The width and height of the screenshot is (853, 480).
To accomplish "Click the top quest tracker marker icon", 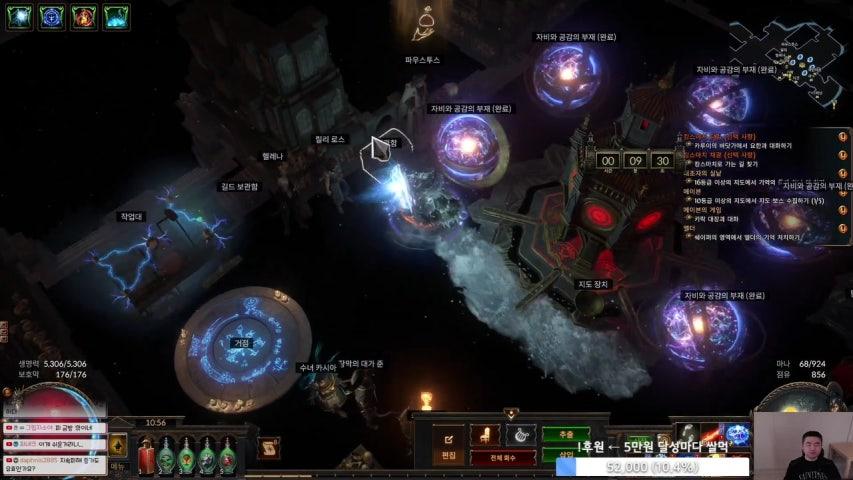I will coord(842,136).
